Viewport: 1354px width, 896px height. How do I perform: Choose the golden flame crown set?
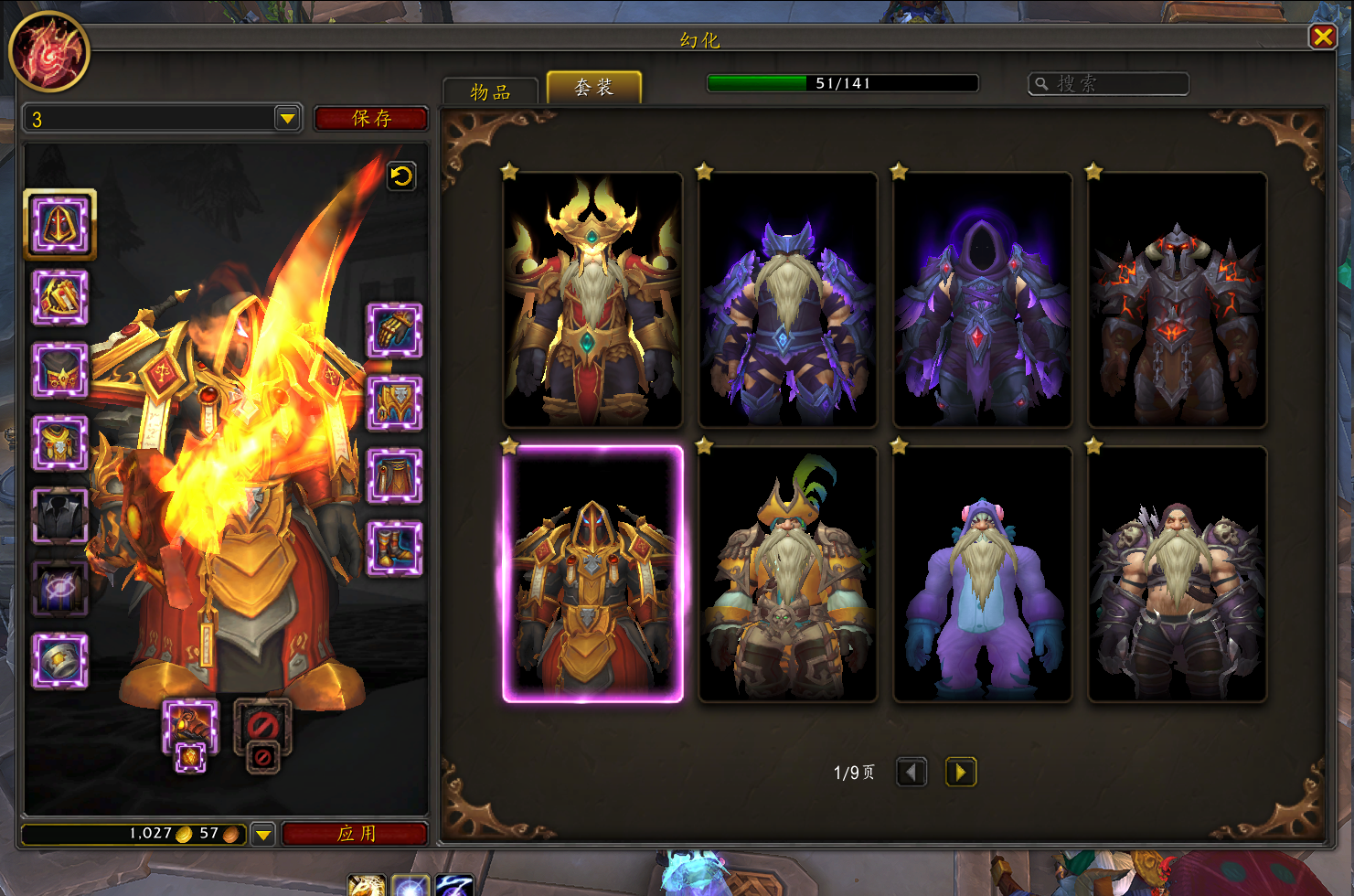point(592,300)
